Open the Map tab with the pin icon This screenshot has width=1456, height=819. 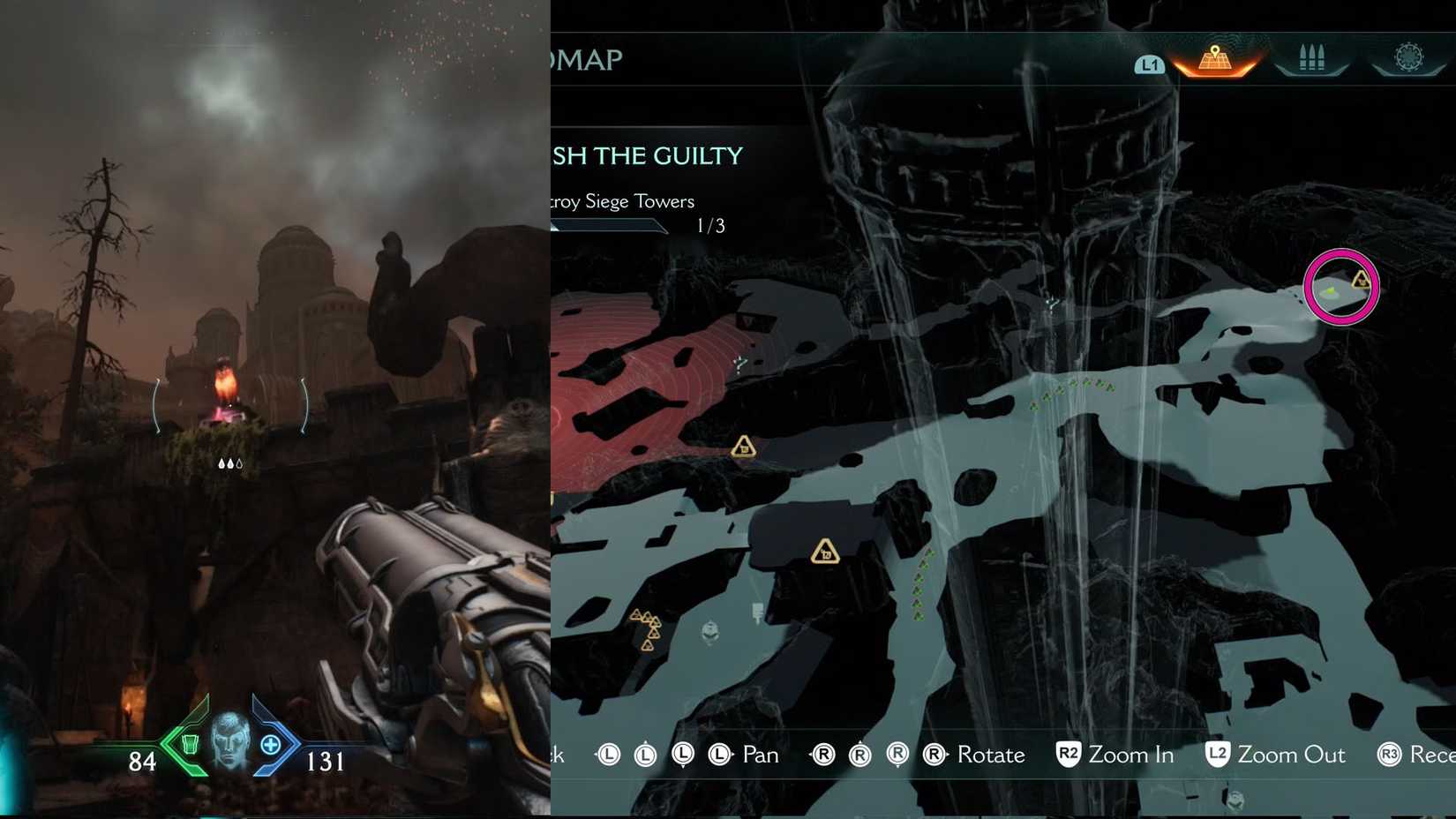(x=1216, y=60)
